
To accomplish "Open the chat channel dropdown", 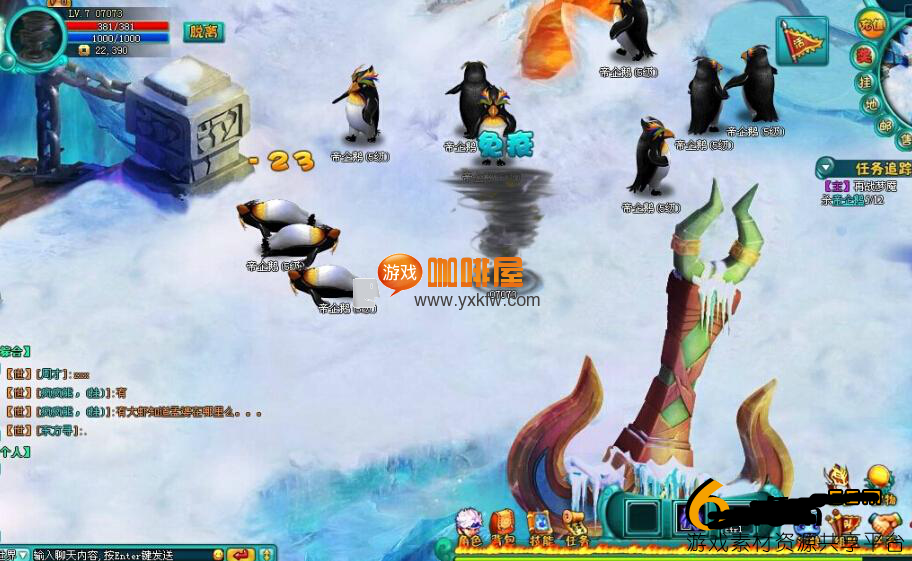I will pyautogui.click(x=14, y=554).
